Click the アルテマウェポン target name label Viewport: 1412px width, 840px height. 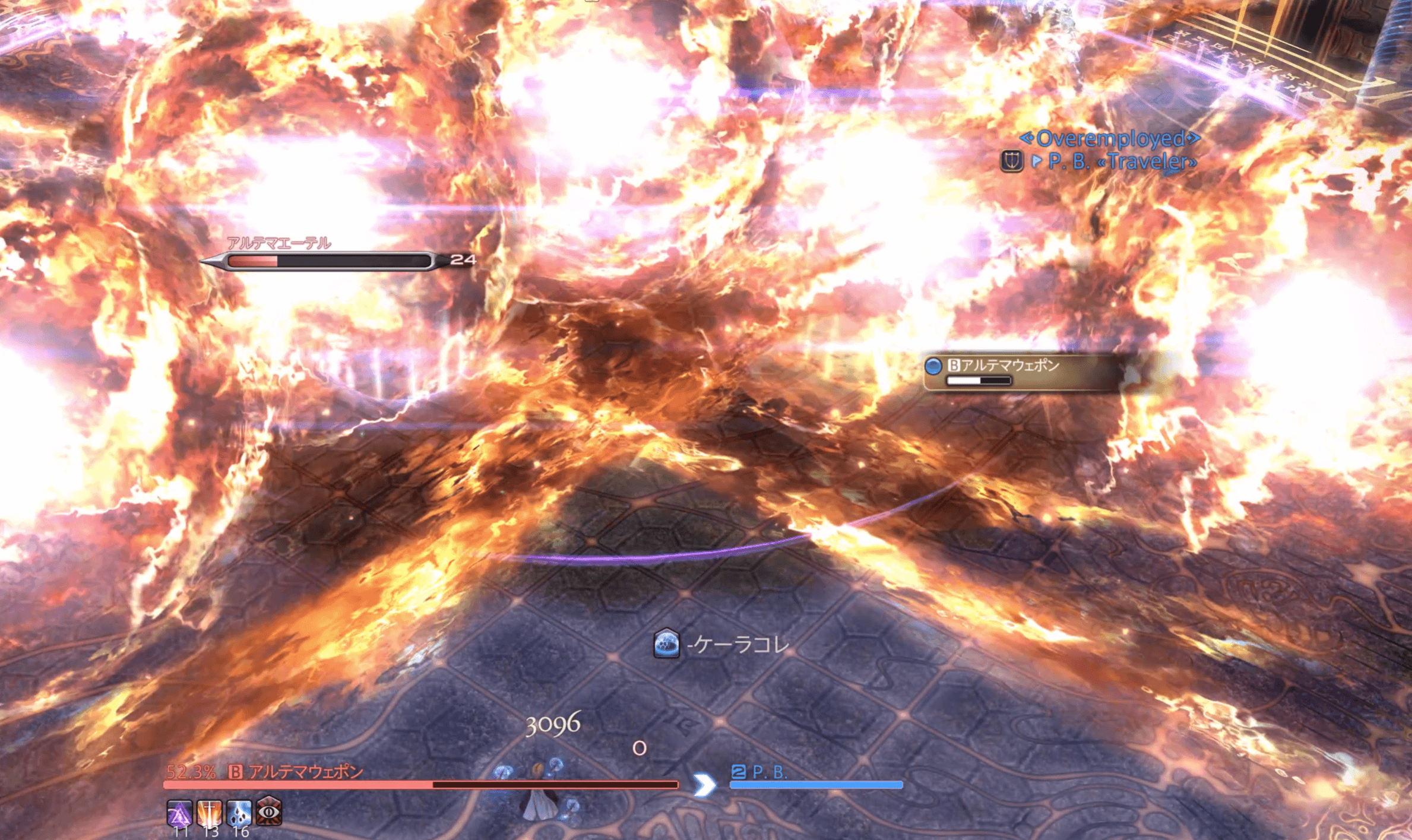coord(305,771)
